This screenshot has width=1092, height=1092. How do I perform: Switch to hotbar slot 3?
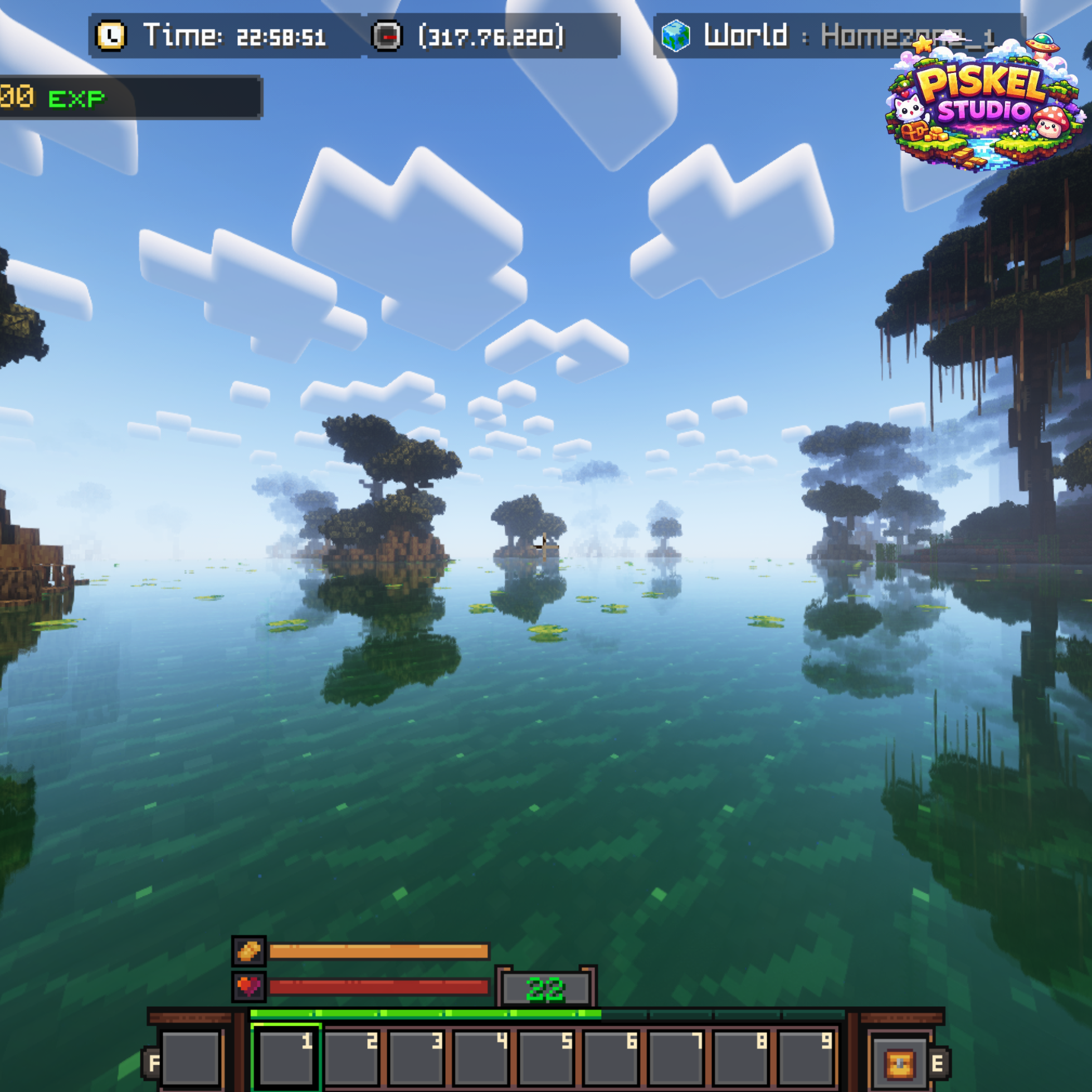(x=416, y=1058)
